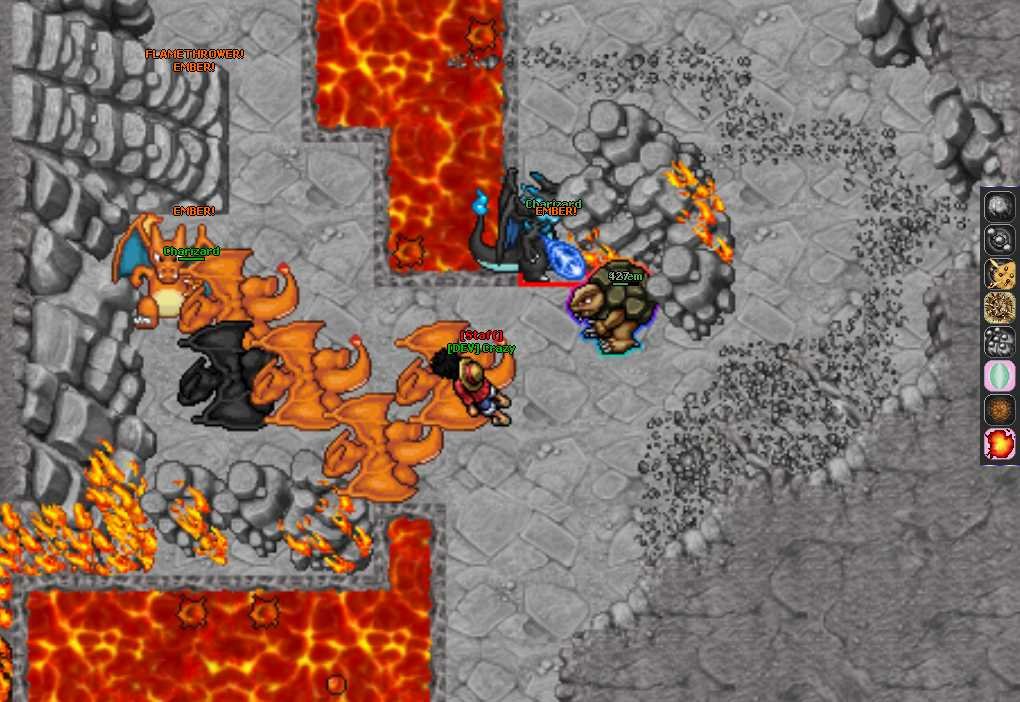Trigger the golden spiky burst move

point(999,308)
